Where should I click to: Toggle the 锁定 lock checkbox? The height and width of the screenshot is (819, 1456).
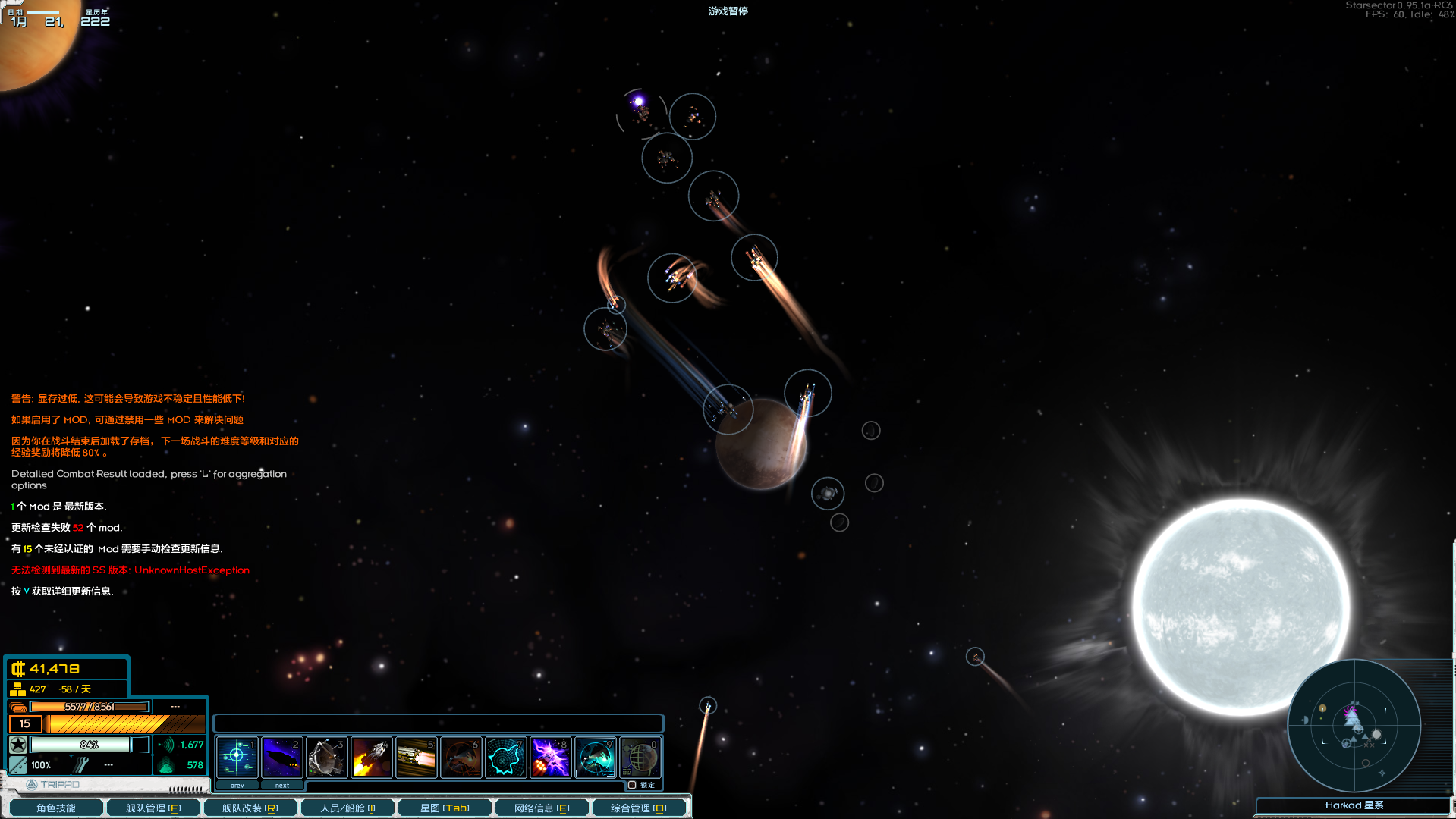pos(632,785)
